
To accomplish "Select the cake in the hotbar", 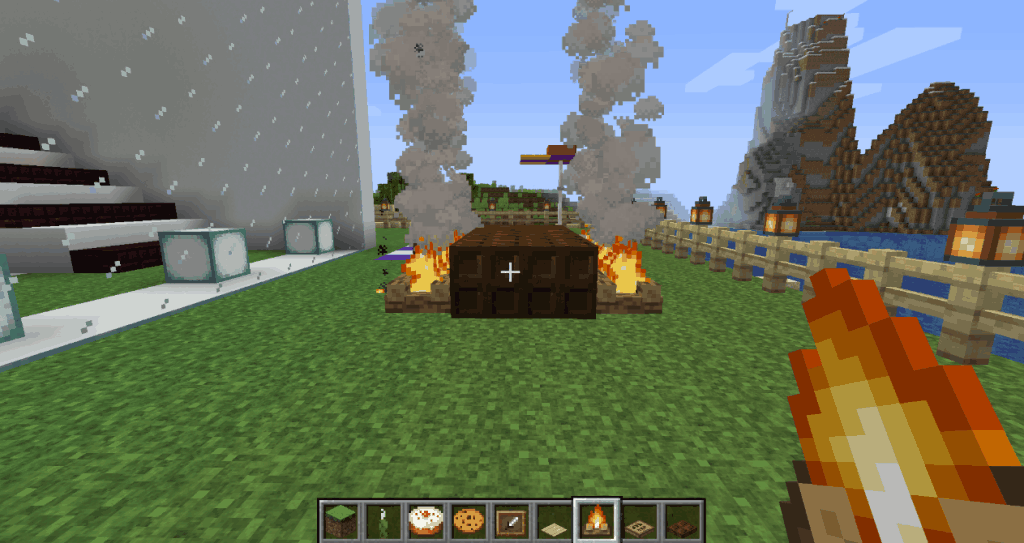I will (x=424, y=520).
